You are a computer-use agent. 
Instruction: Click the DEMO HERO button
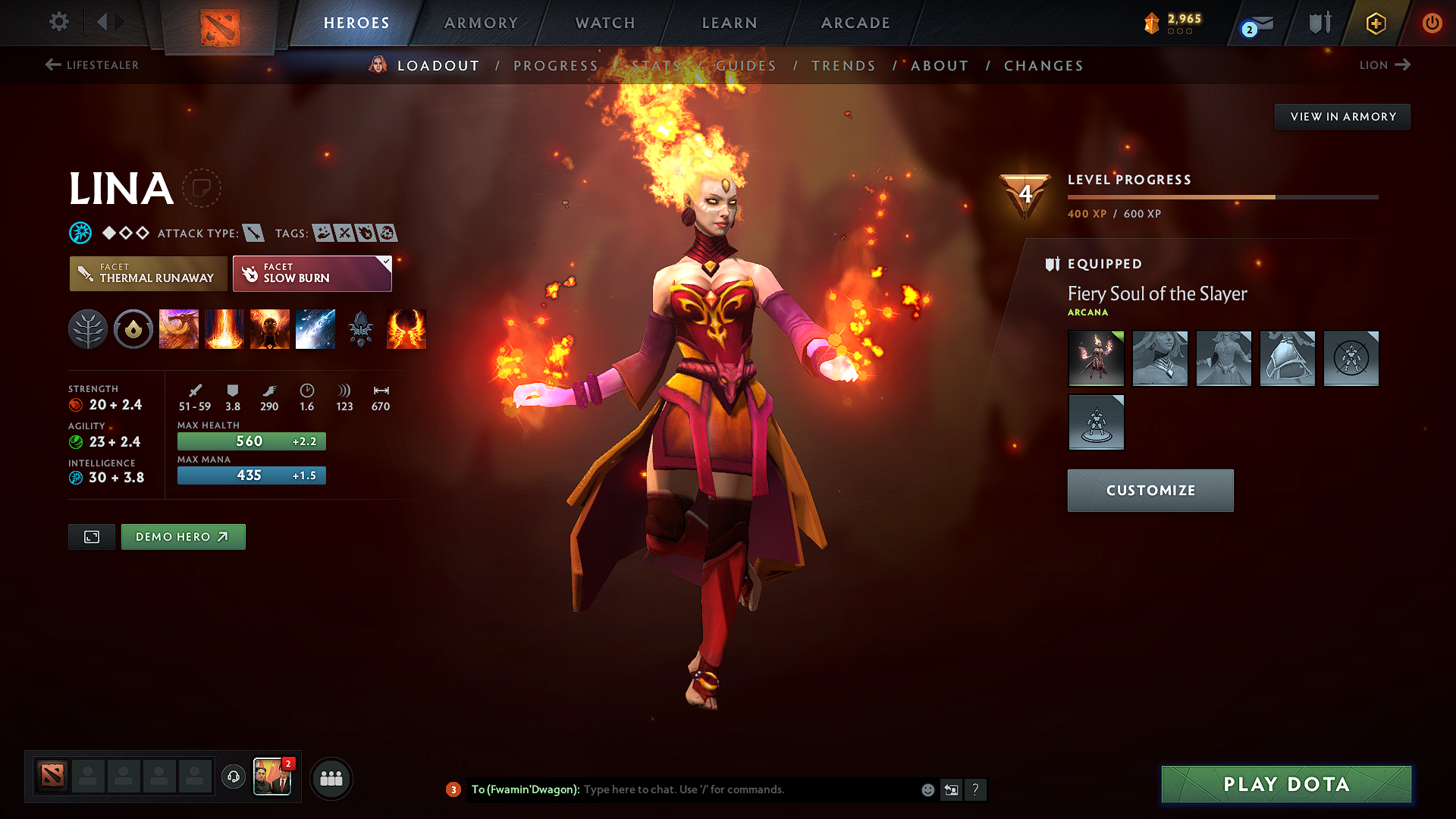pyautogui.click(x=183, y=536)
